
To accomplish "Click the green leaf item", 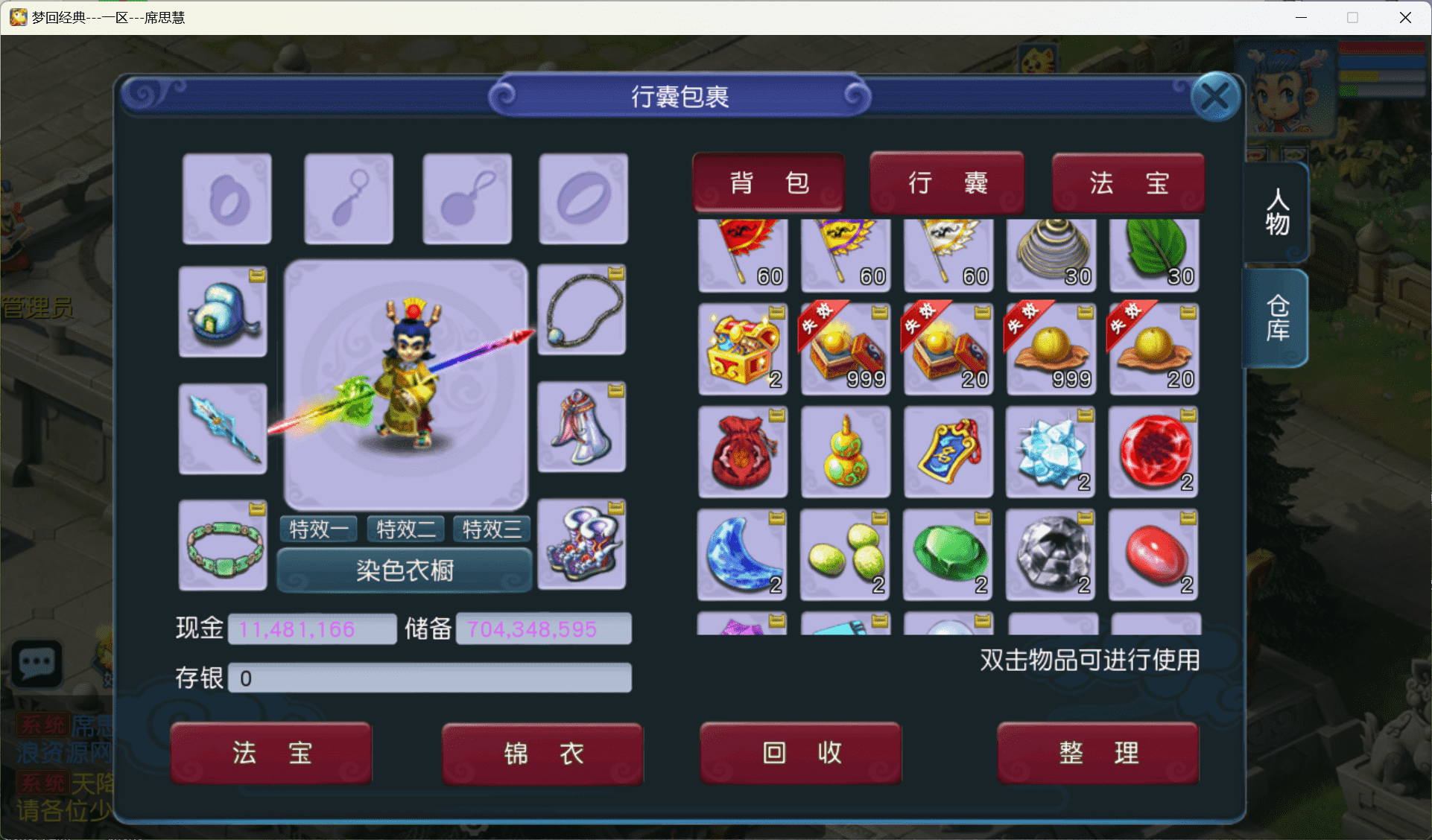I will pos(1153,255).
